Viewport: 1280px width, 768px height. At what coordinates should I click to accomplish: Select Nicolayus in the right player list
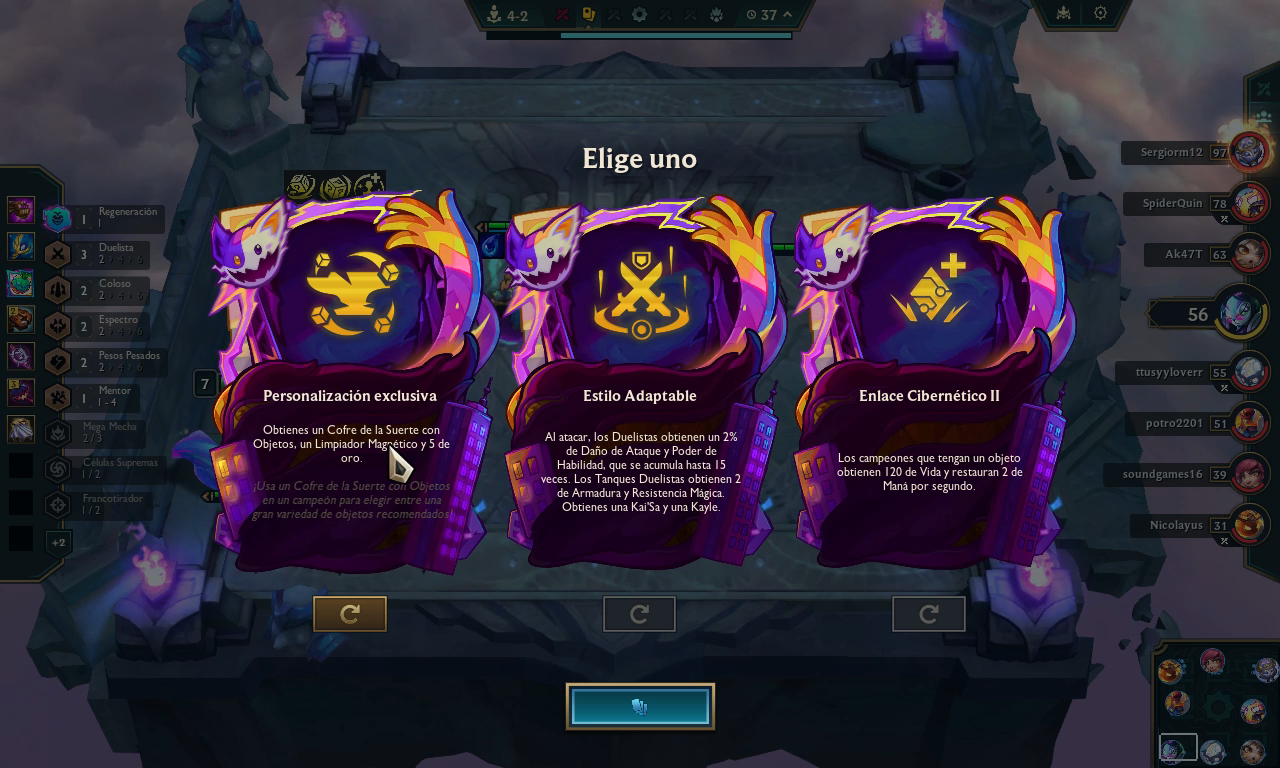(x=1176, y=525)
